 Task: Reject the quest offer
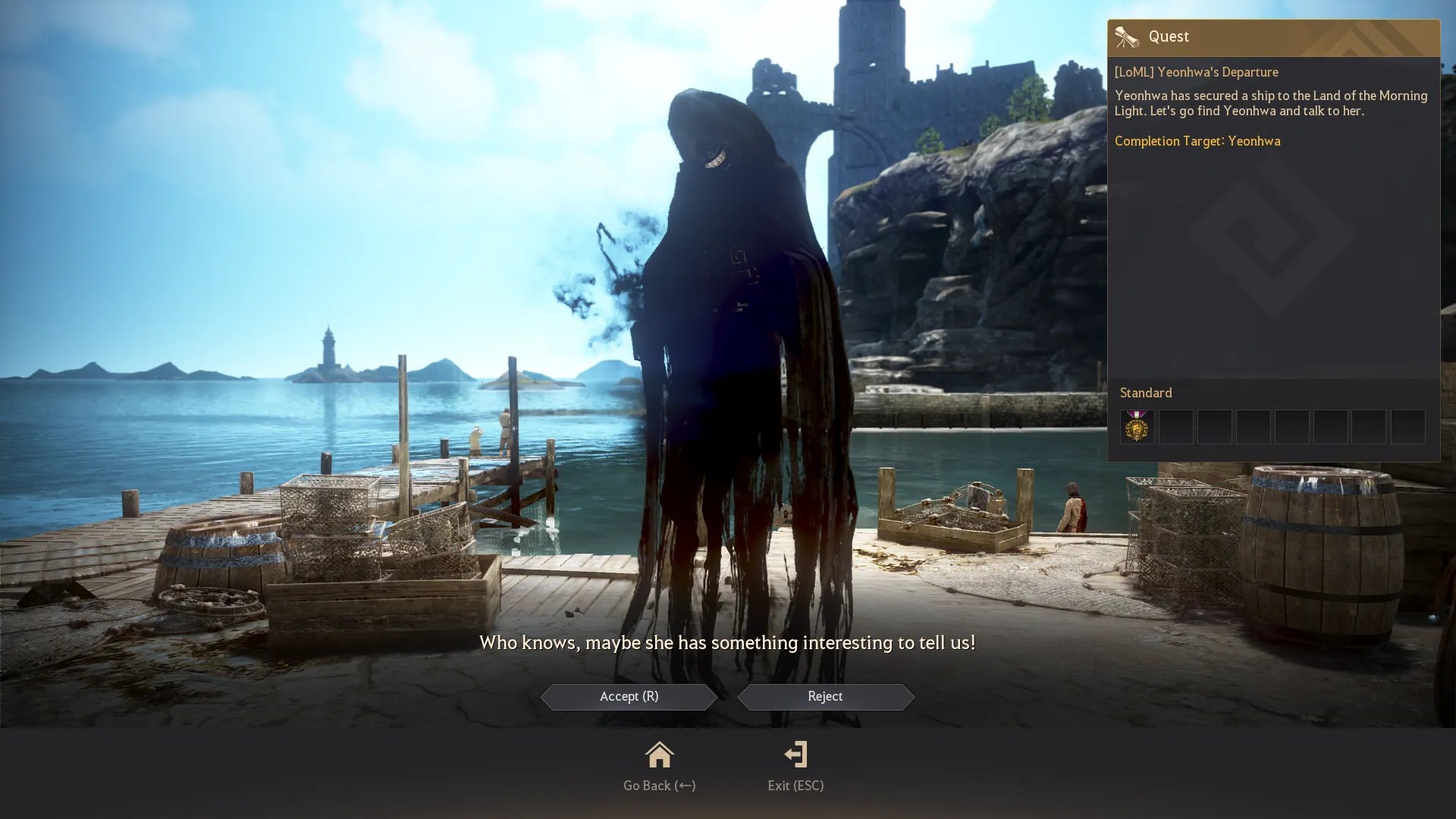click(825, 697)
